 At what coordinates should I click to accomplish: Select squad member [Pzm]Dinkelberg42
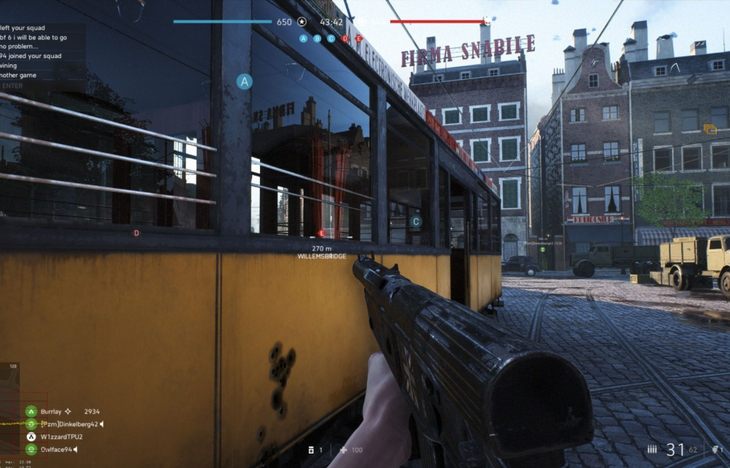click(x=68, y=424)
